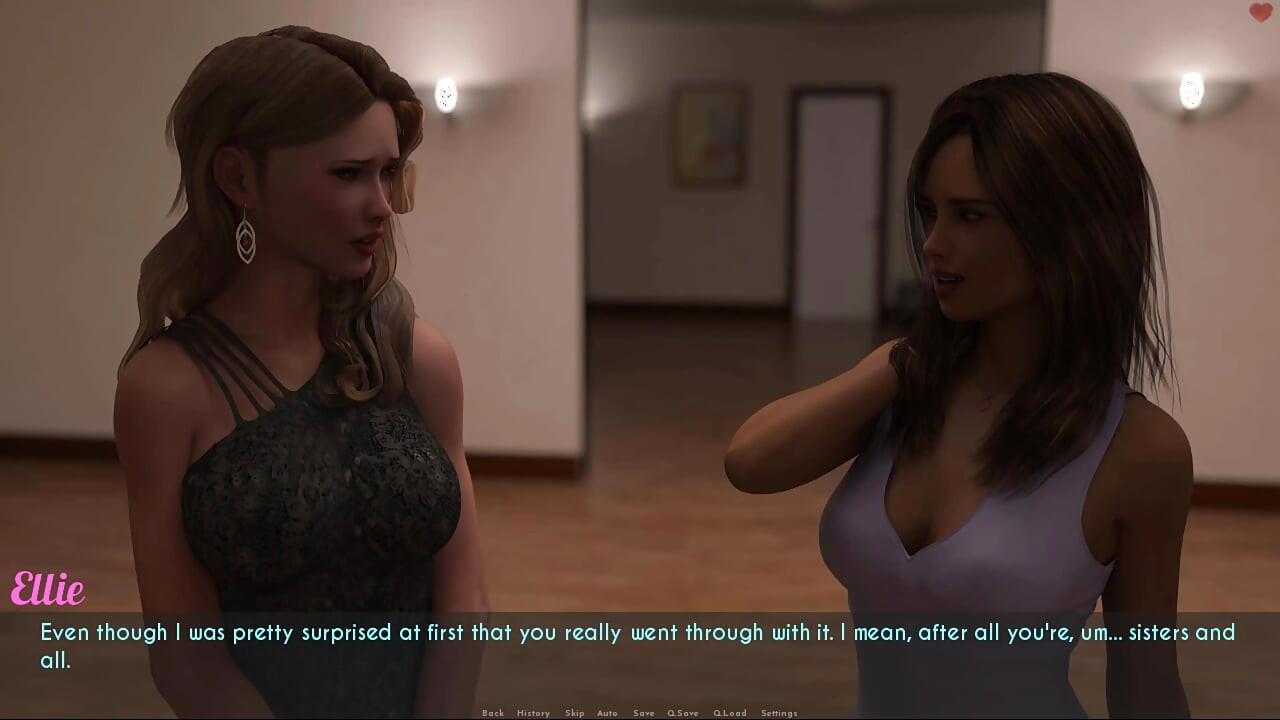The image size is (1280, 720).
Task: Quick load with Q.Load
Action: point(730,713)
